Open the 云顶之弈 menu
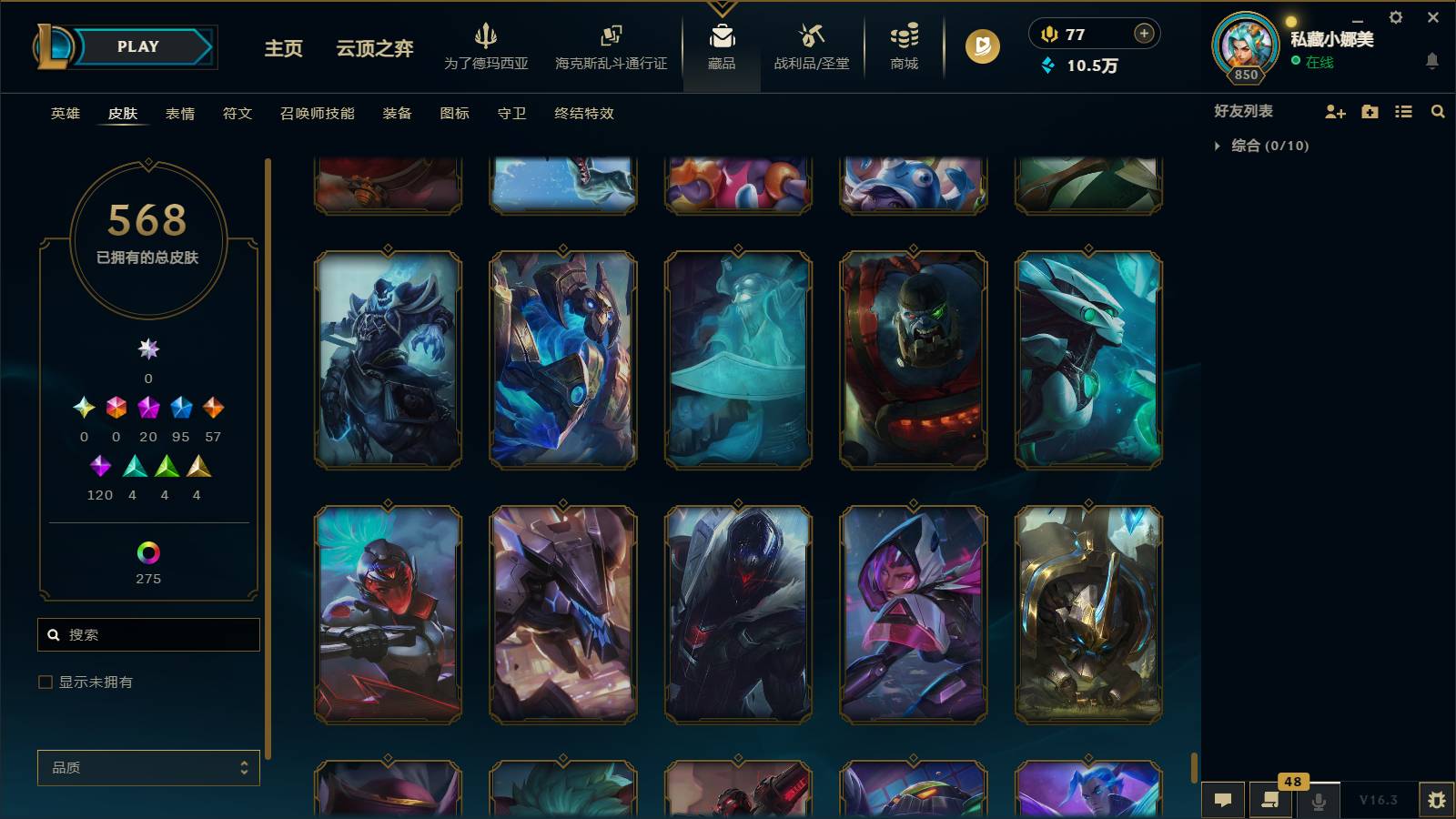Image resolution: width=1456 pixels, height=819 pixels. pos(373,47)
